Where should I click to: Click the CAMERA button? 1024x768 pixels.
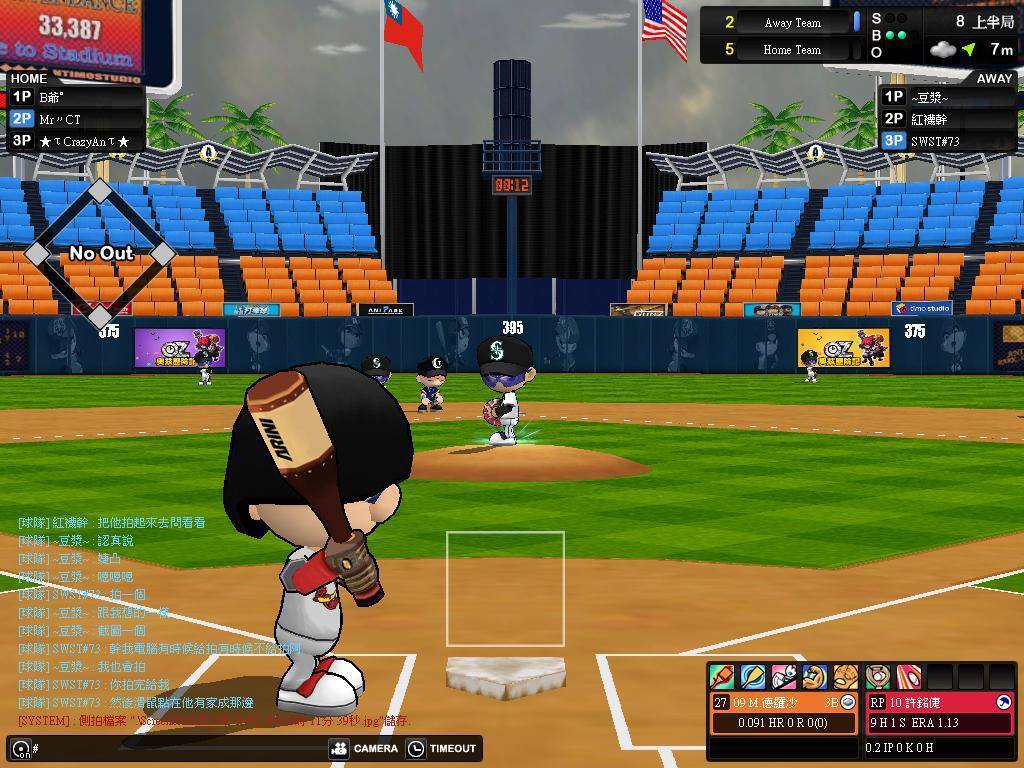click(x=364, y=748)
